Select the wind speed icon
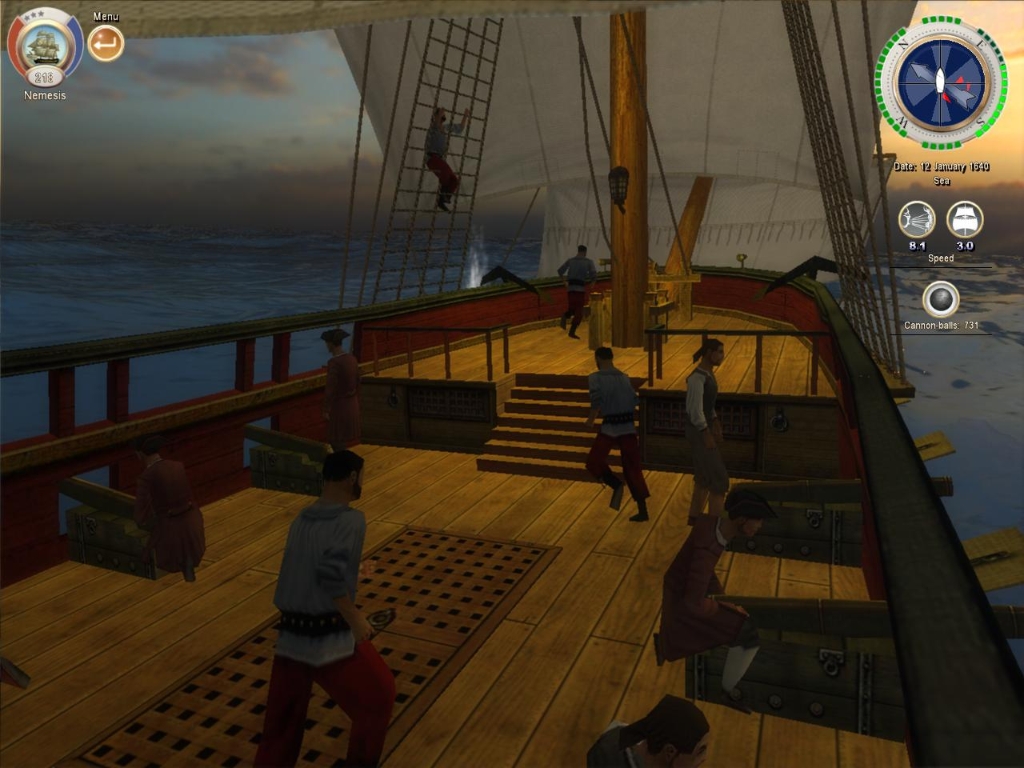This screenshot has width=1024, height=768. tap(916, 219)
